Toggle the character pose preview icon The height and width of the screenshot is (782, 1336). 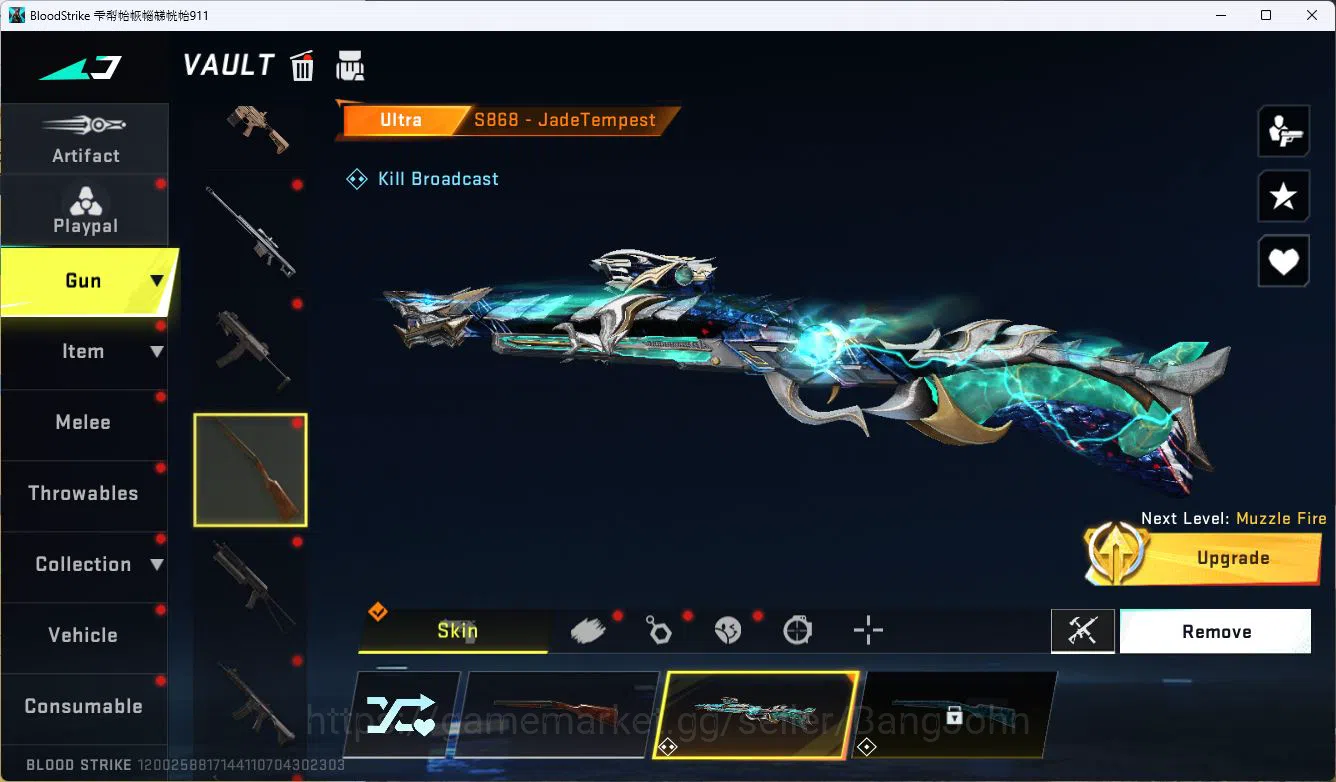pyautogui.click(x=1284, y=130)
